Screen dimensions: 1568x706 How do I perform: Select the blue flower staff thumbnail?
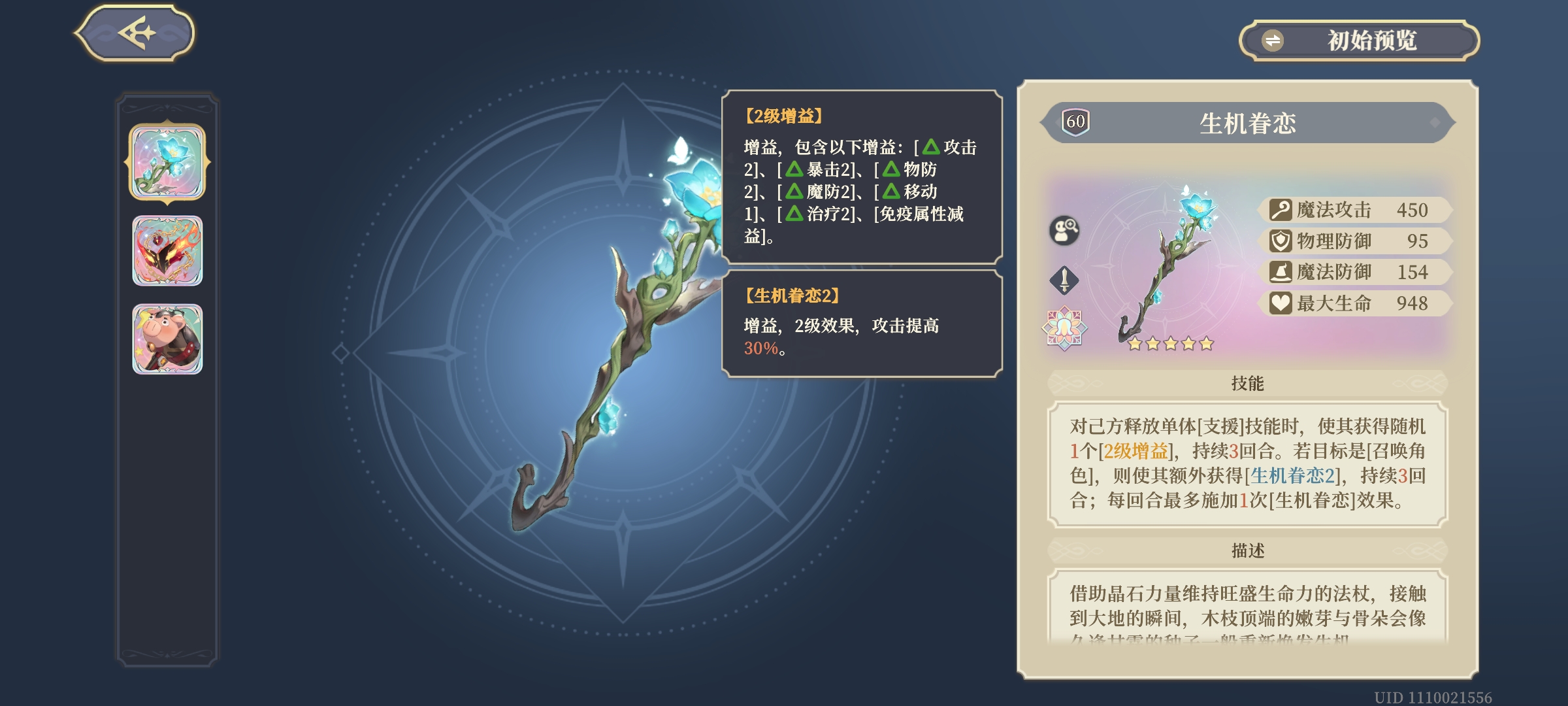coord(166,162)
